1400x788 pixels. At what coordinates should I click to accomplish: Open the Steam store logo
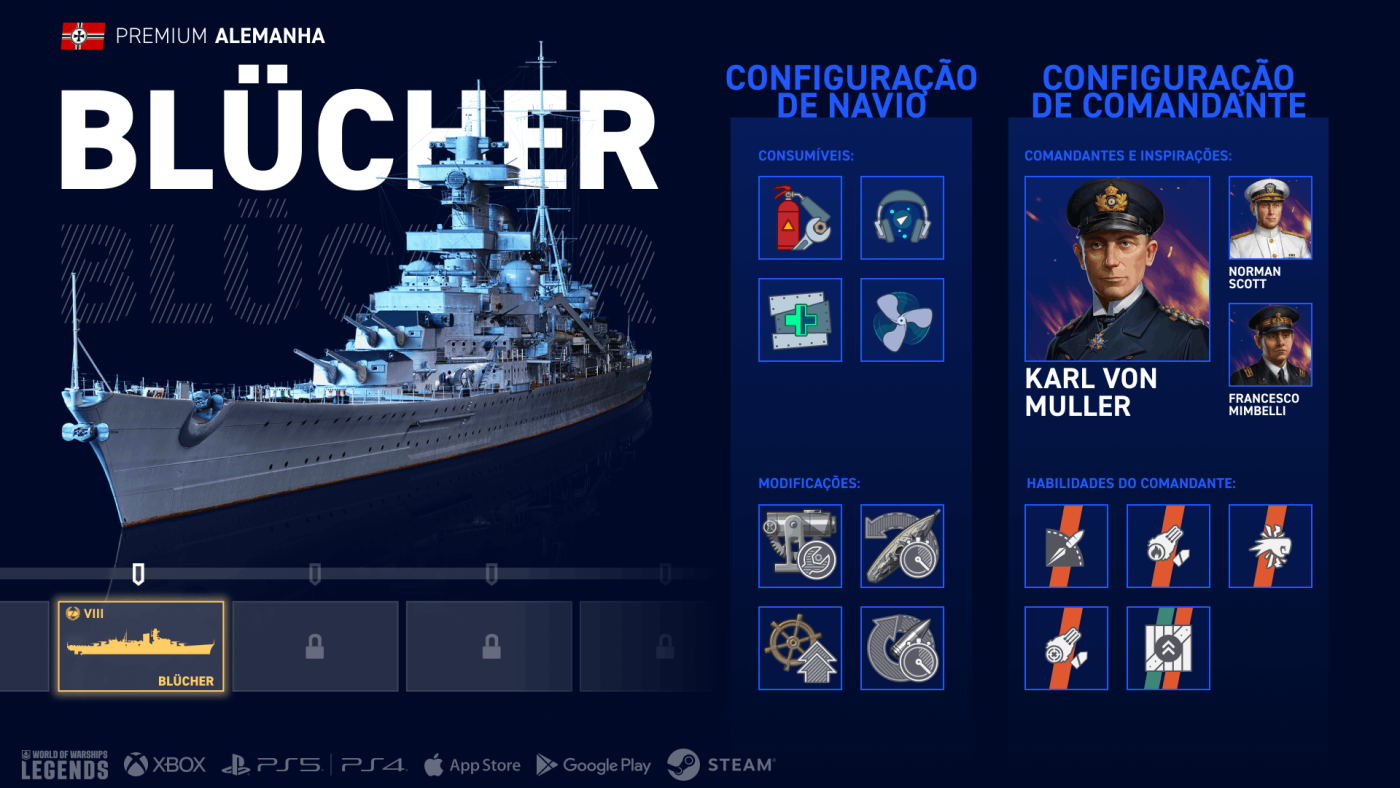click(721, 765)
